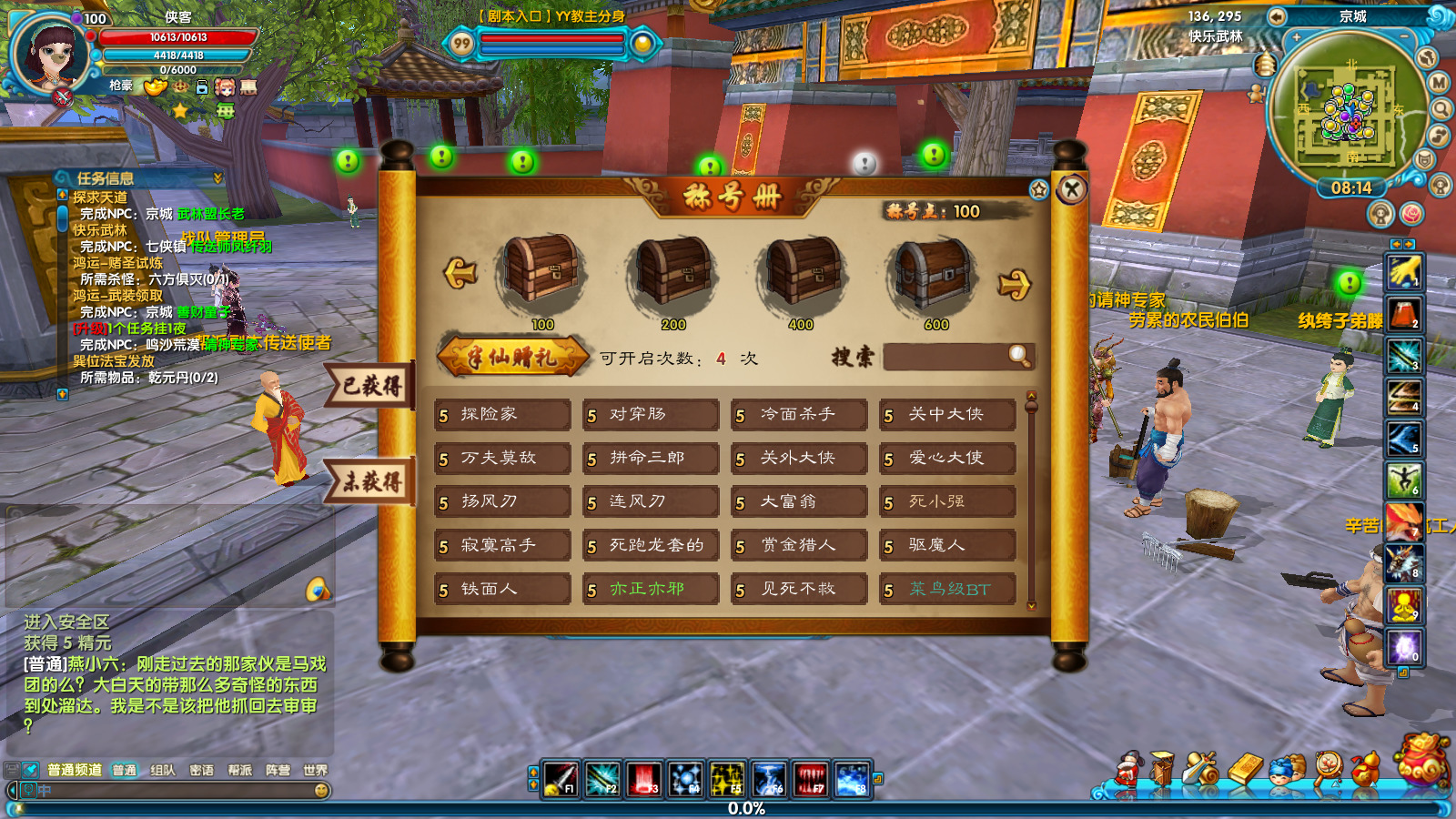
Task: Select the 冷面杀手 title
Action: pos(799,415)
